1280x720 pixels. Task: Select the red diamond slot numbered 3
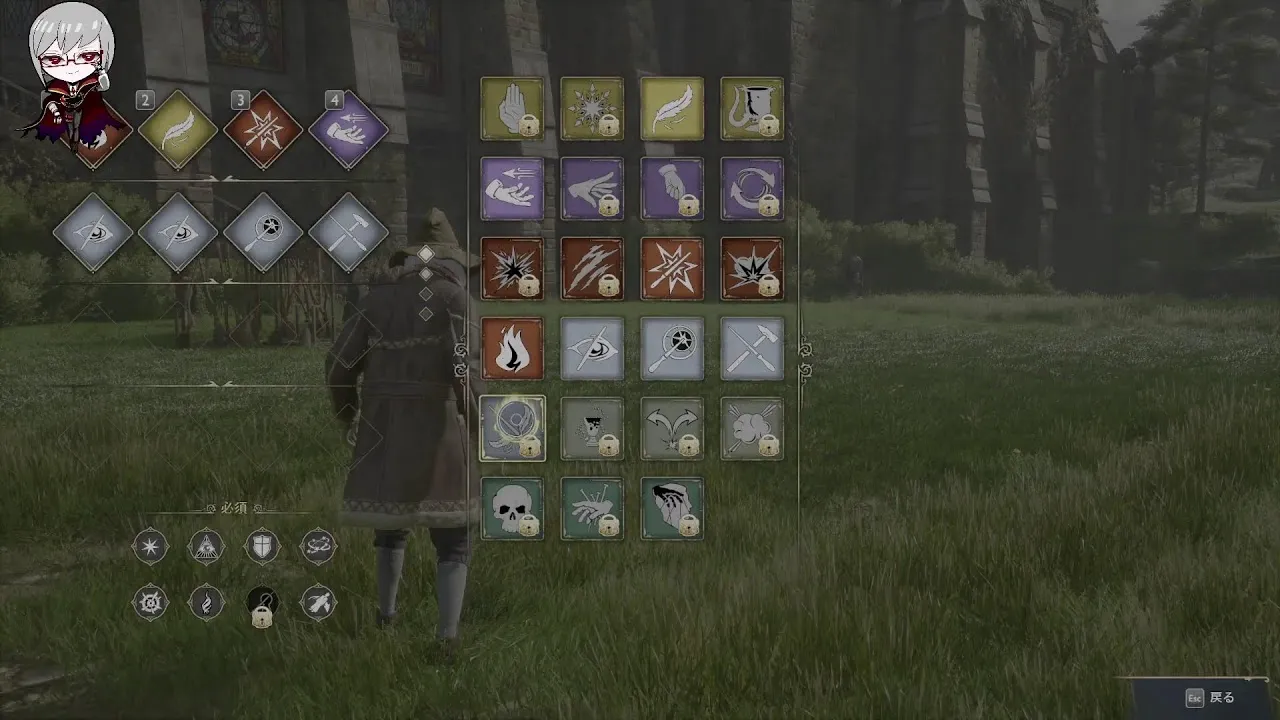point(263,130)
